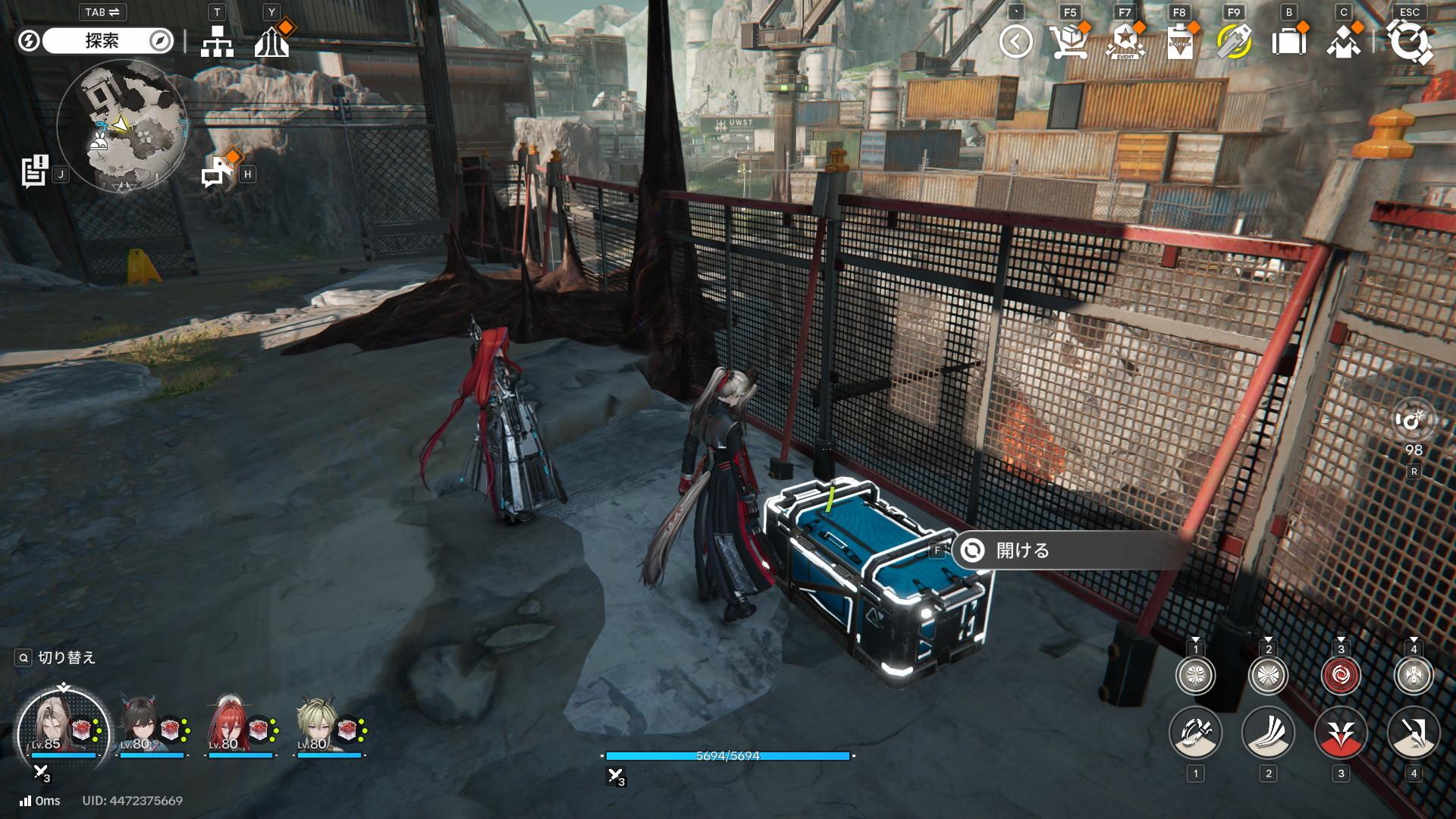The width and height of the screenshot is (1456, 819).
Task: Activate the red swirl combo skill
Action: pyautogui.click(x=1341, y=675)
